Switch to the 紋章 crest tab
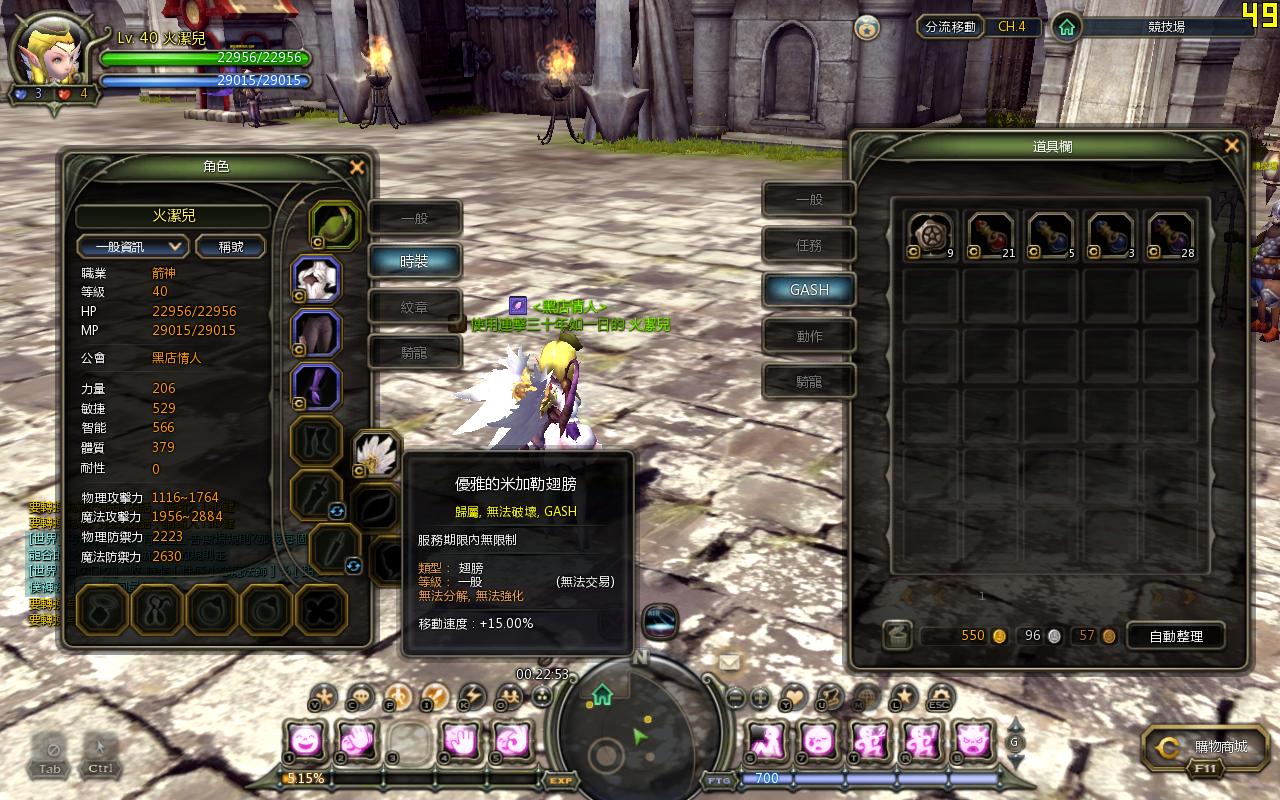The image size is (1280, 800). [x=415, y=307]
